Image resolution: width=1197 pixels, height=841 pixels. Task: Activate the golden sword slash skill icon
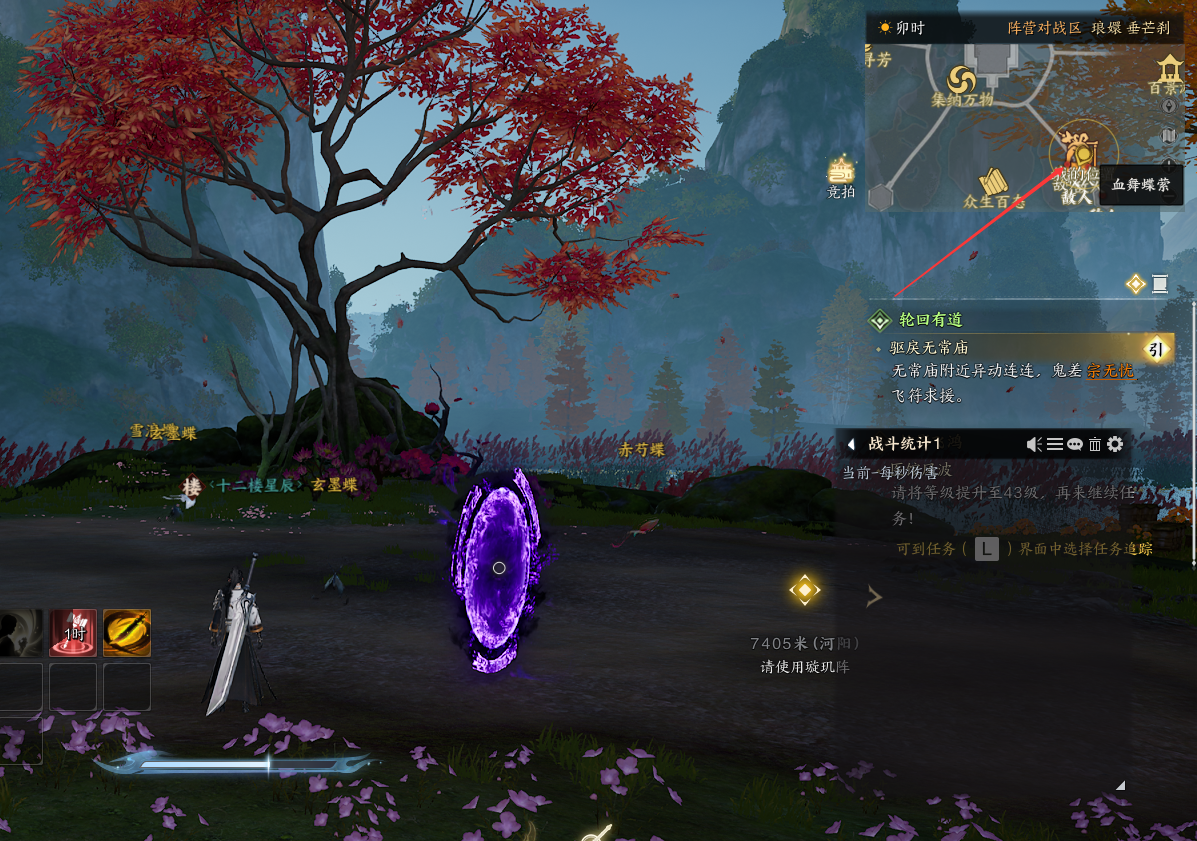(127, 633)
